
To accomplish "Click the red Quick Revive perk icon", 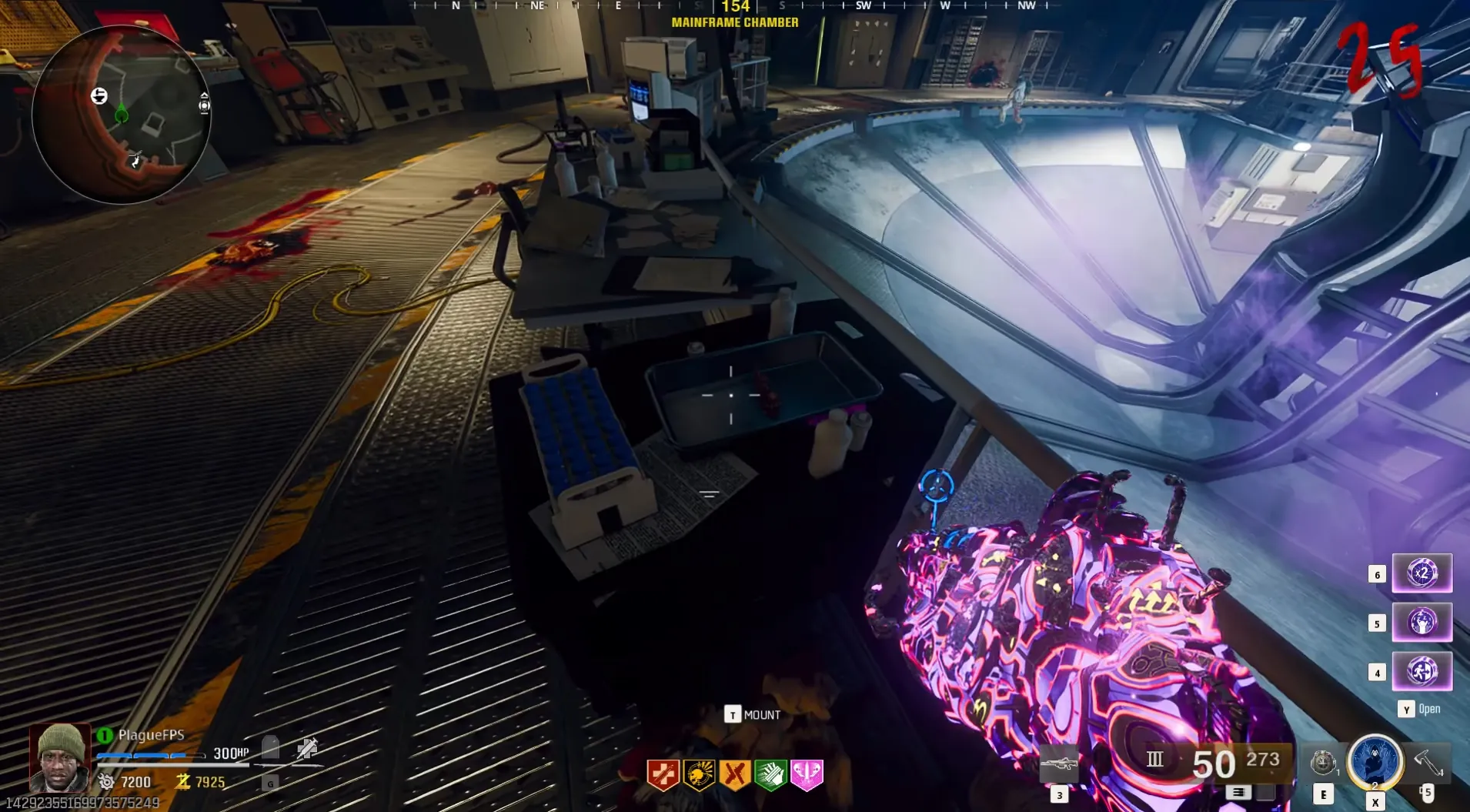I will tap(663, 774).
